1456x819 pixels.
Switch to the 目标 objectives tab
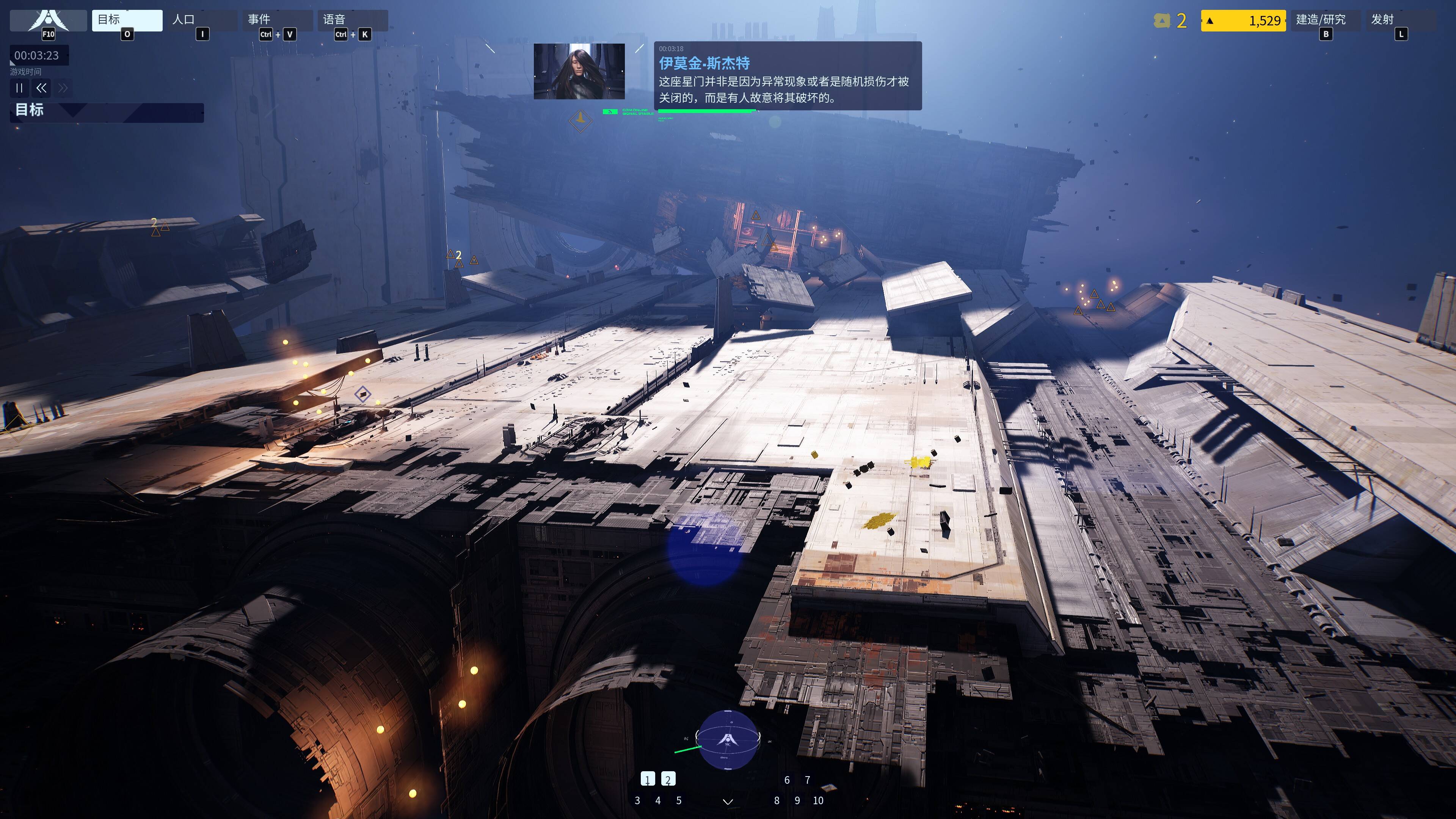point(127,20)
